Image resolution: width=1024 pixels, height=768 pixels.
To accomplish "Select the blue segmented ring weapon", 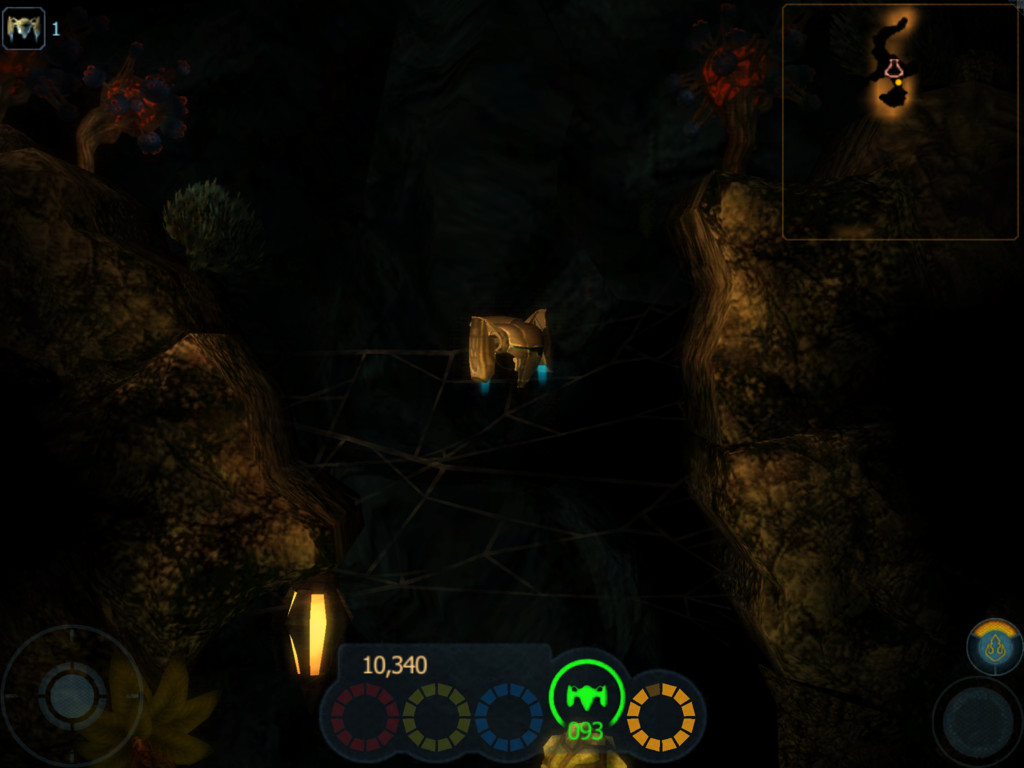I will click(x=508, y=717).
